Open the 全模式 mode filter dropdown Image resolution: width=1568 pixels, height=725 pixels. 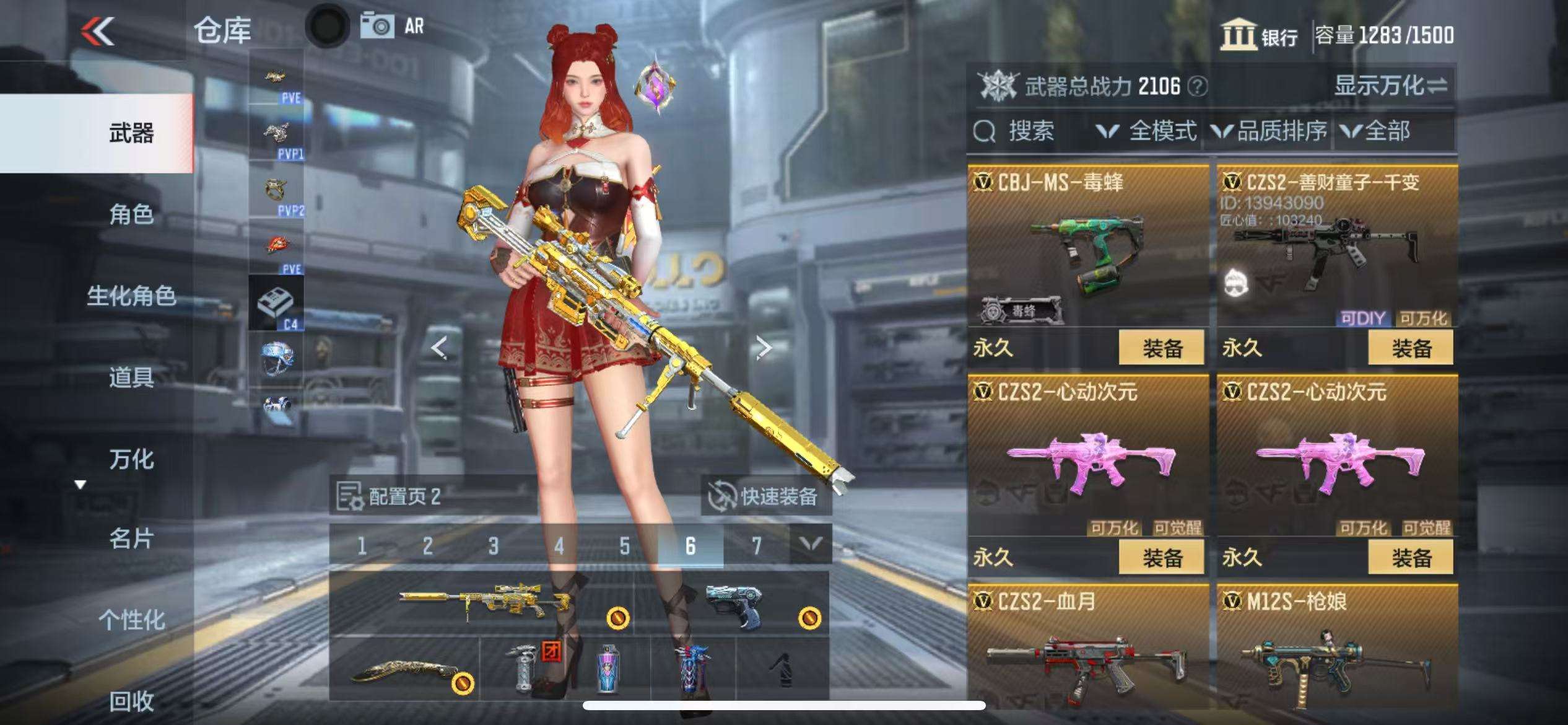[x=1147, y=131]
